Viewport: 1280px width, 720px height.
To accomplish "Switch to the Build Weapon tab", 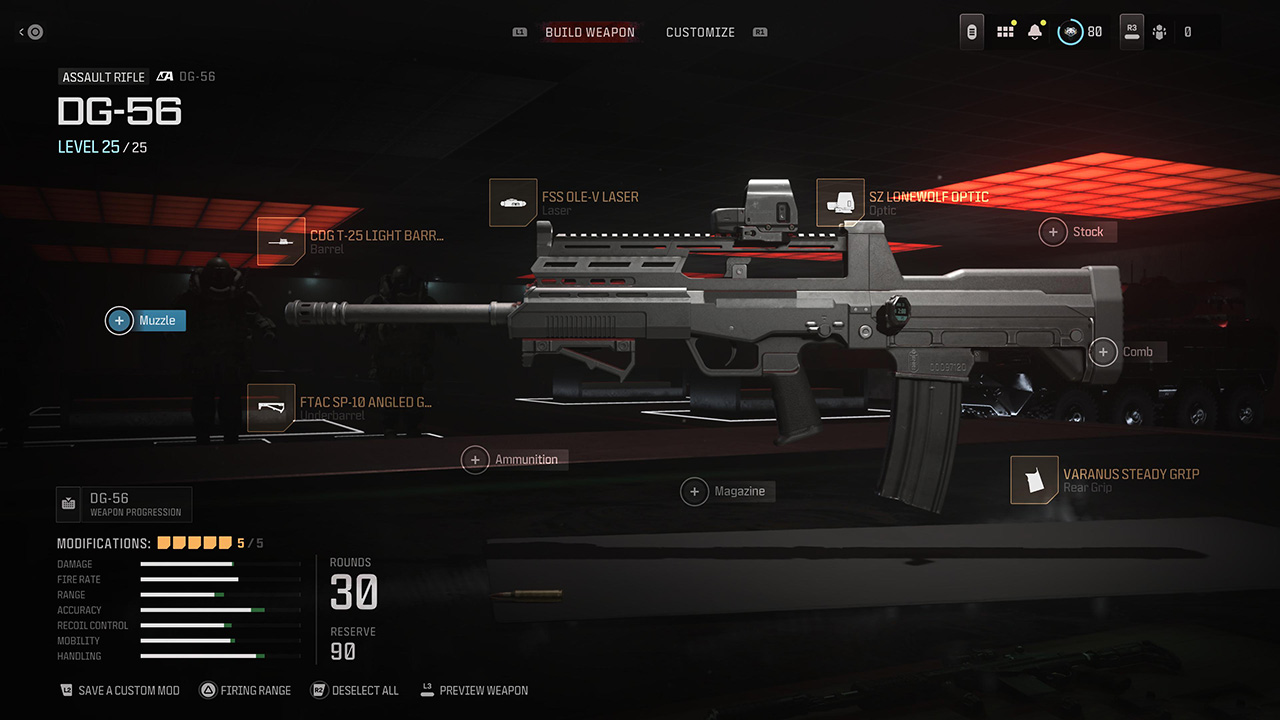I will (589, 32).
